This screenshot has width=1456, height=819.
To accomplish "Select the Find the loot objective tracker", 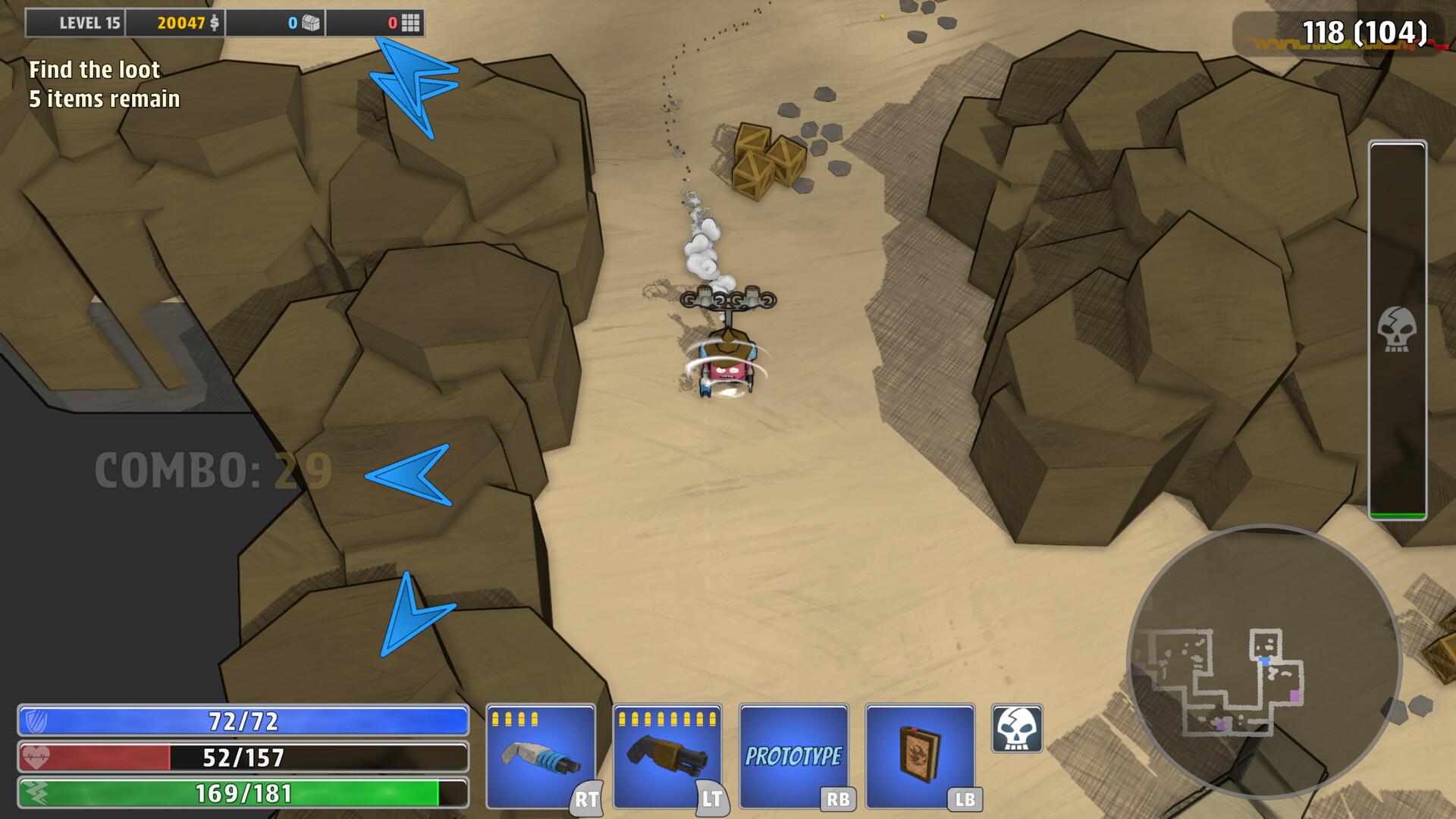I will coord(104,84).
